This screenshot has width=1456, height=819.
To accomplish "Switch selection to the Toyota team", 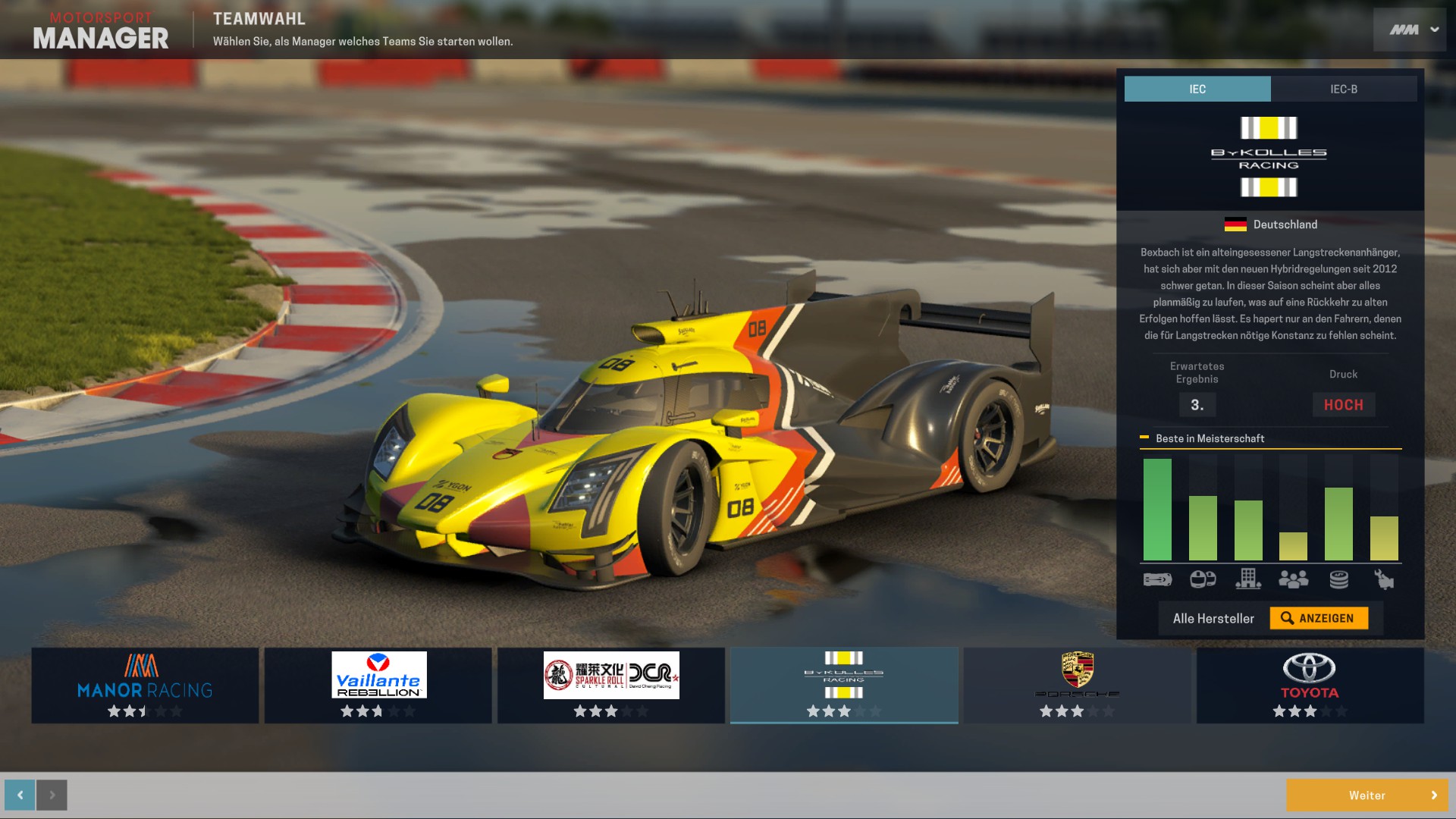I will [1310, 682].
